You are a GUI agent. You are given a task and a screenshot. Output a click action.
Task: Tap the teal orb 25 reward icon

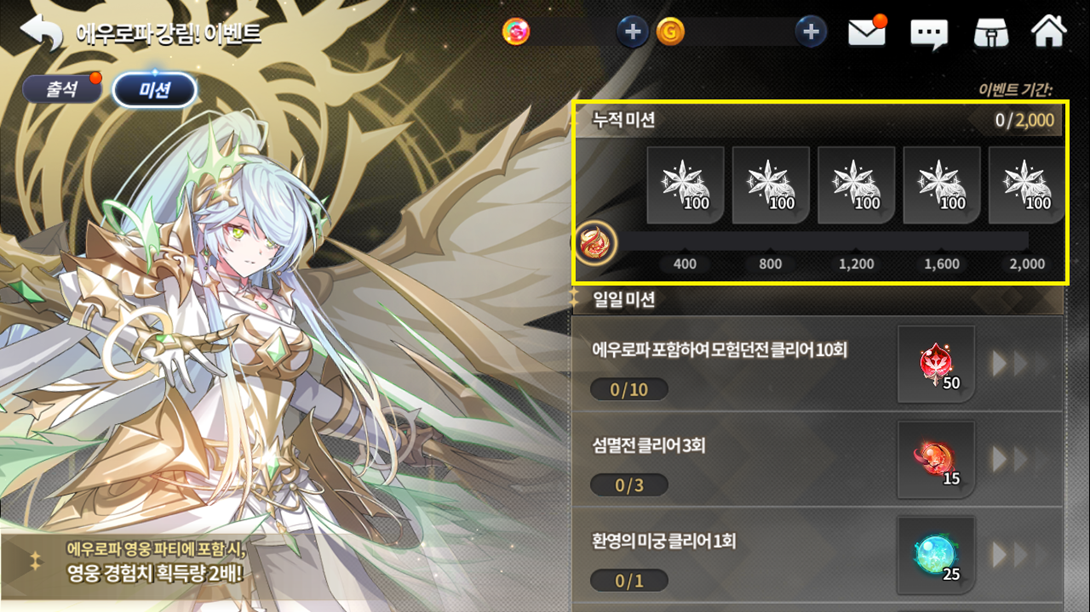(936, 555)
